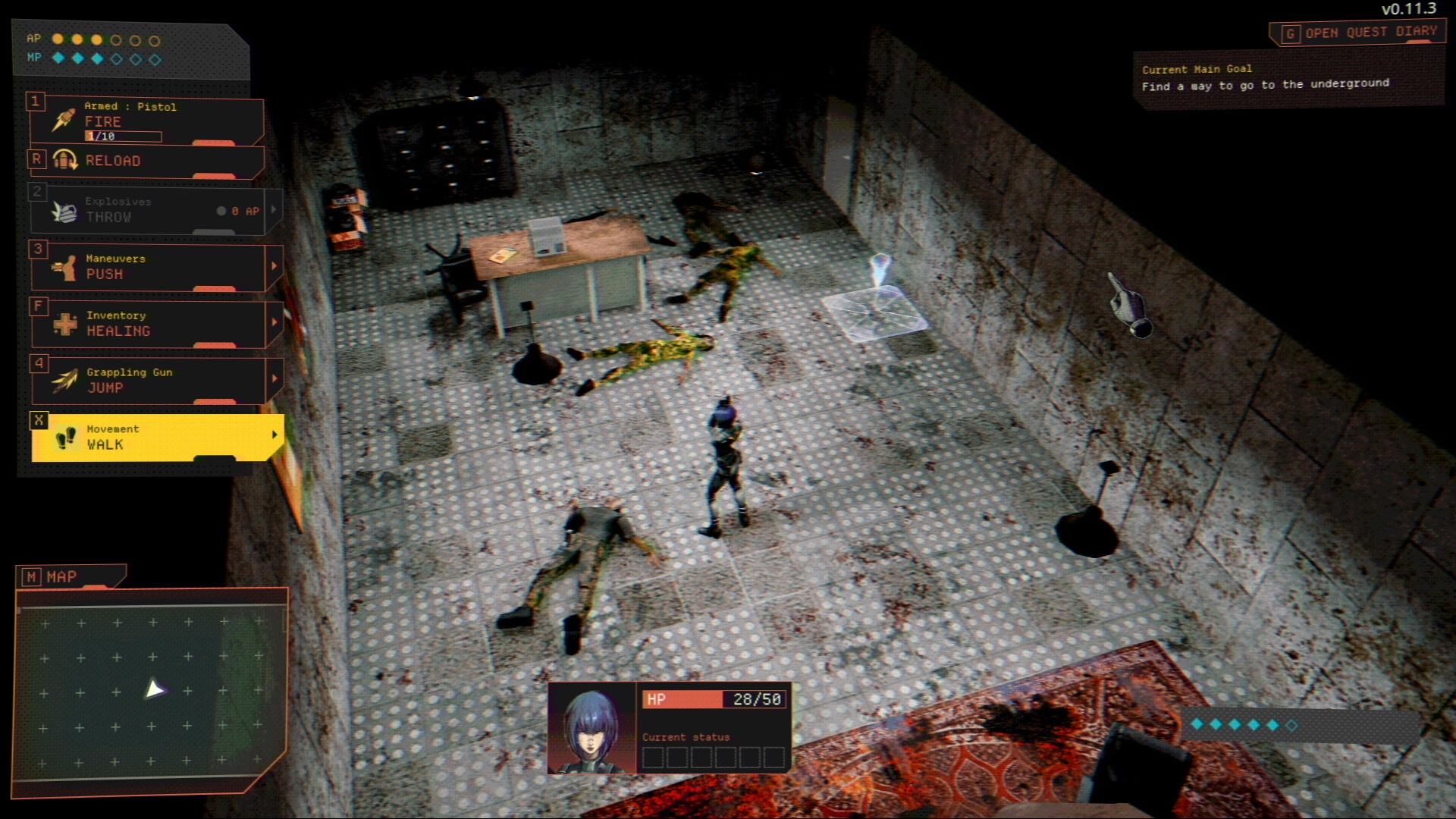Expand the Inventory submenu arrow

point(275,322)
